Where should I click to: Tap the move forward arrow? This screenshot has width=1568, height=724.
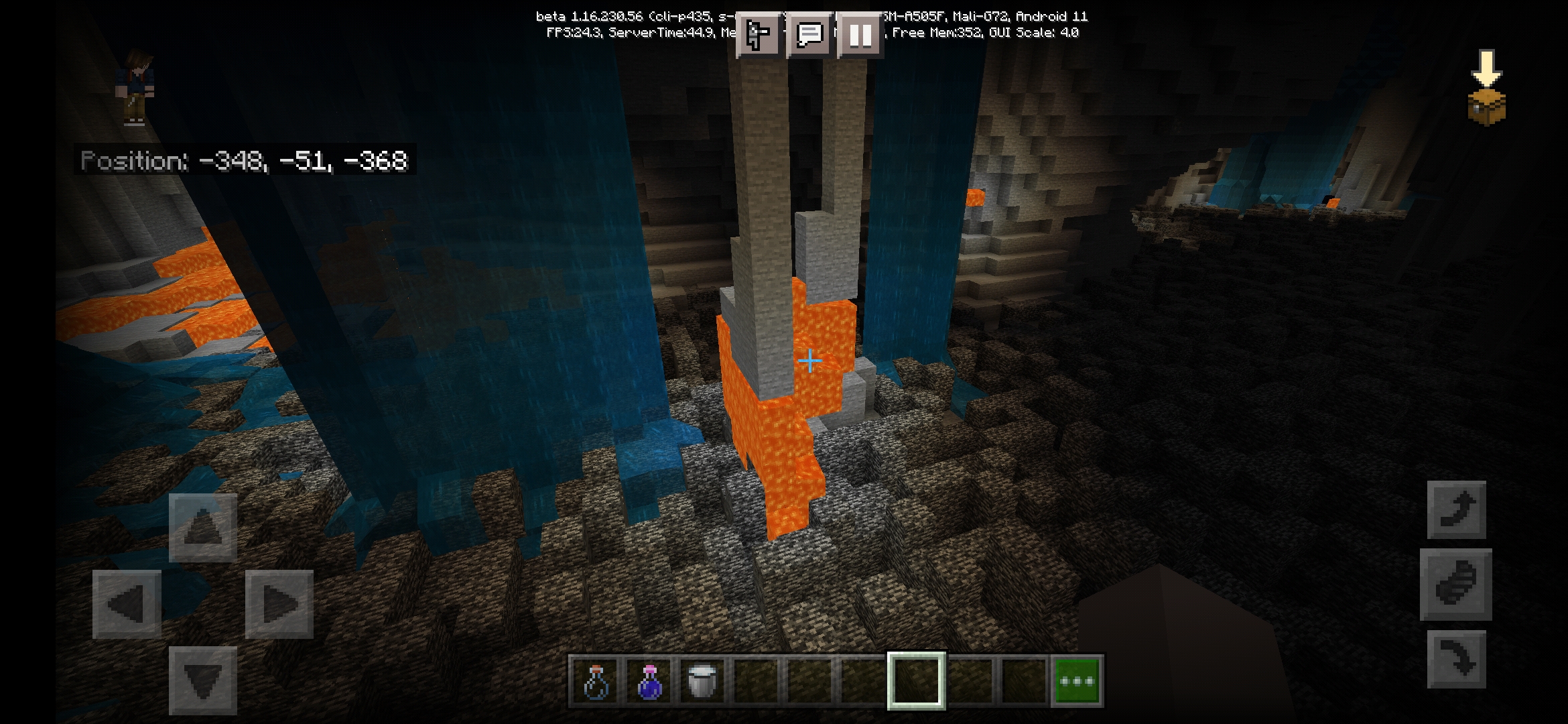(203, 528)
